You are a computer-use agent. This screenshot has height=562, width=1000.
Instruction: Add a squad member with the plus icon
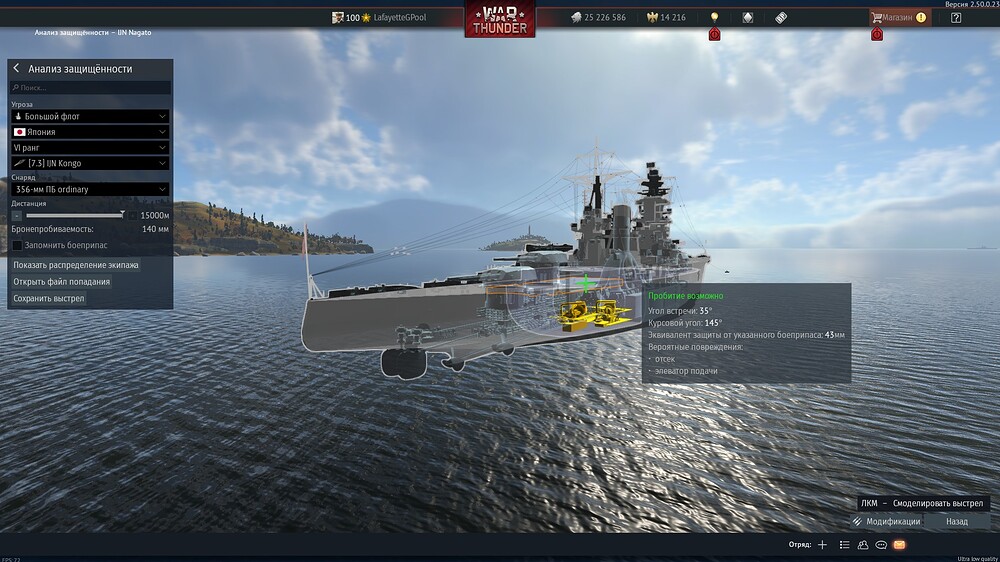pos(822,545)
